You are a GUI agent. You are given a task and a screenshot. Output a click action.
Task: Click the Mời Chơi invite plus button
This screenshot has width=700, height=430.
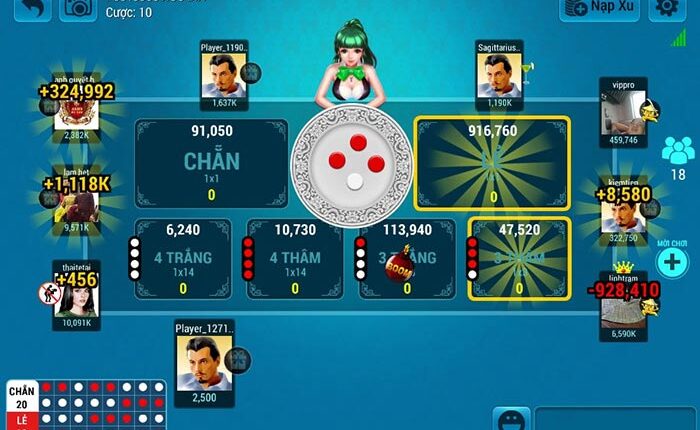[x=672, y=263]
